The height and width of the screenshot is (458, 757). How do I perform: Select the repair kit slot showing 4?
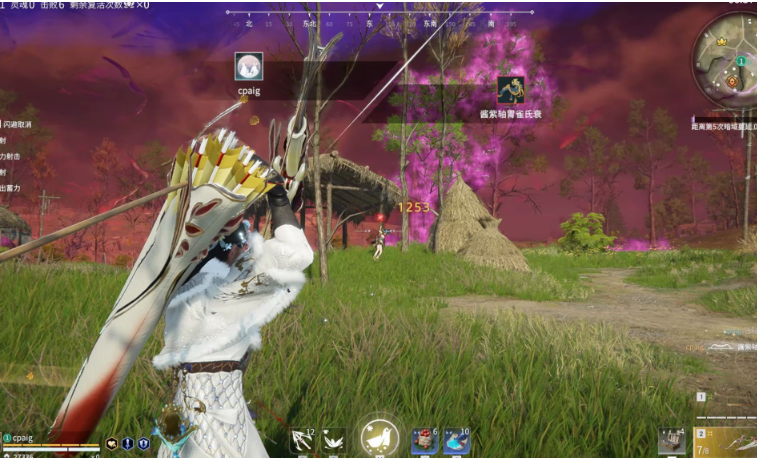672,441
